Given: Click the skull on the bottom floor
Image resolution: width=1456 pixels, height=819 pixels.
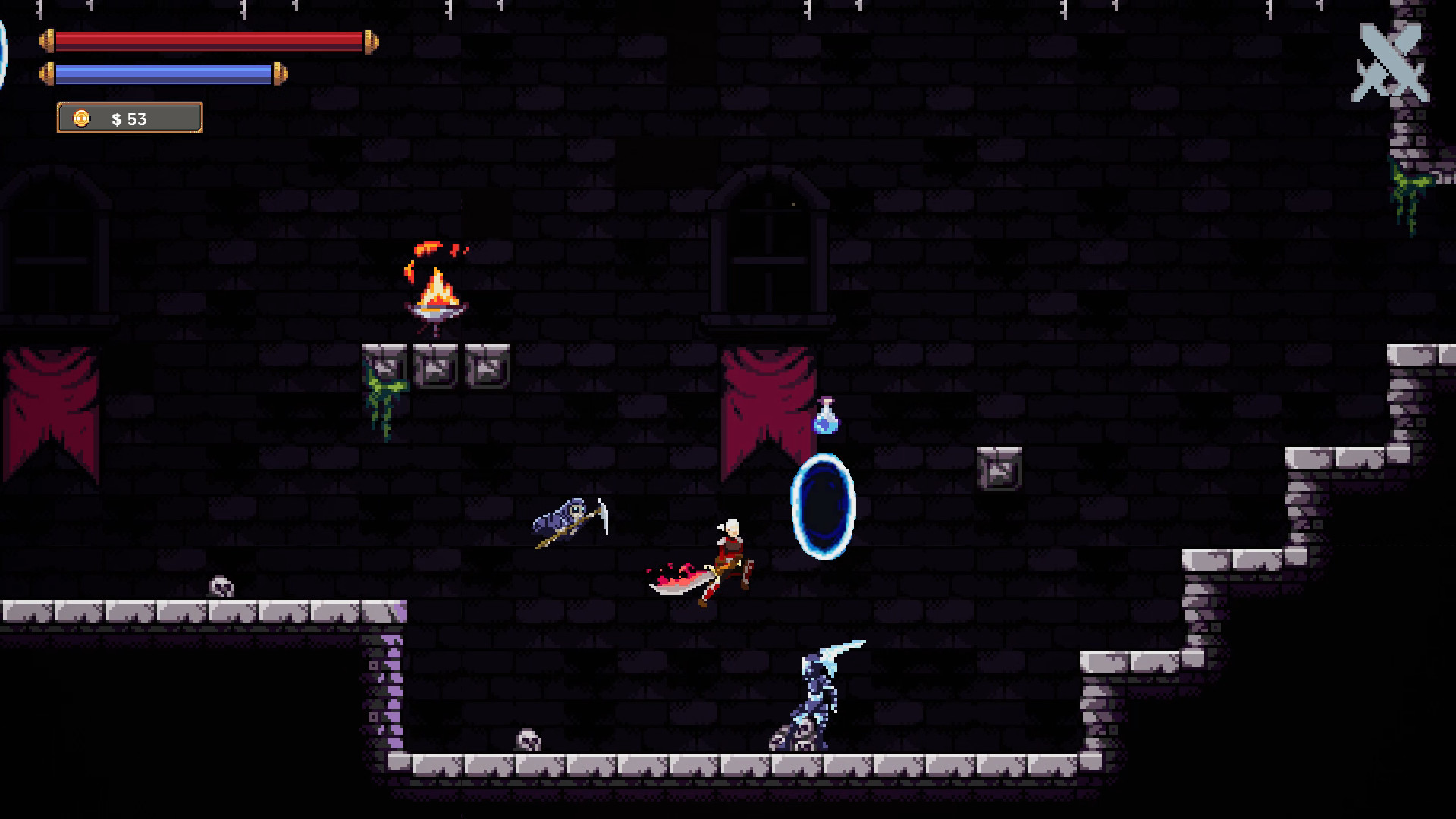Looking at the screenshot, I should click(x=527, y=739).
